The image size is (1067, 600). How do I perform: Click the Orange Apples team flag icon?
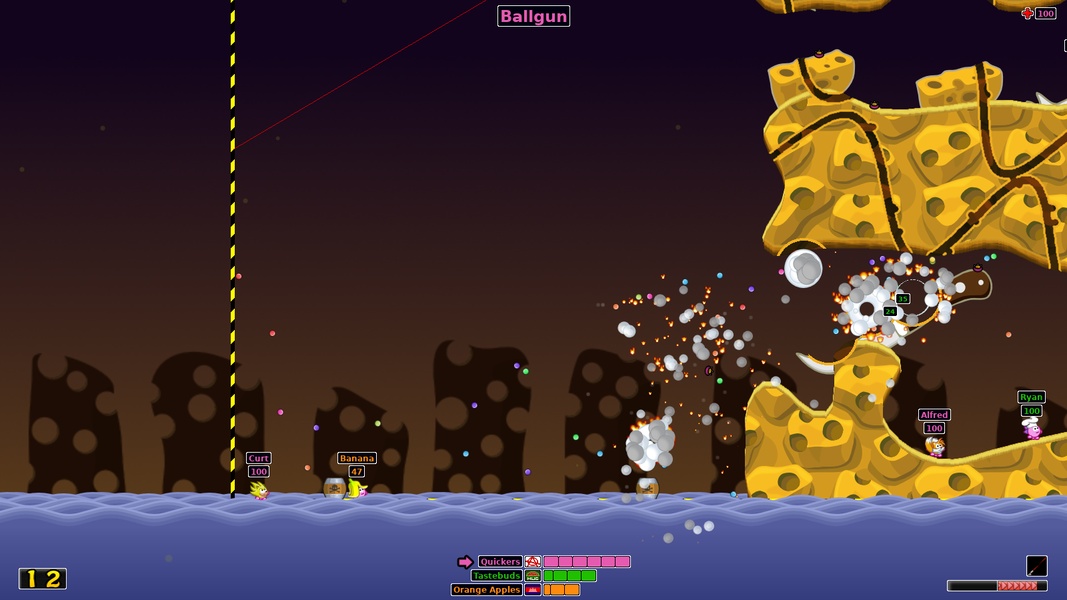click(533, 590)
